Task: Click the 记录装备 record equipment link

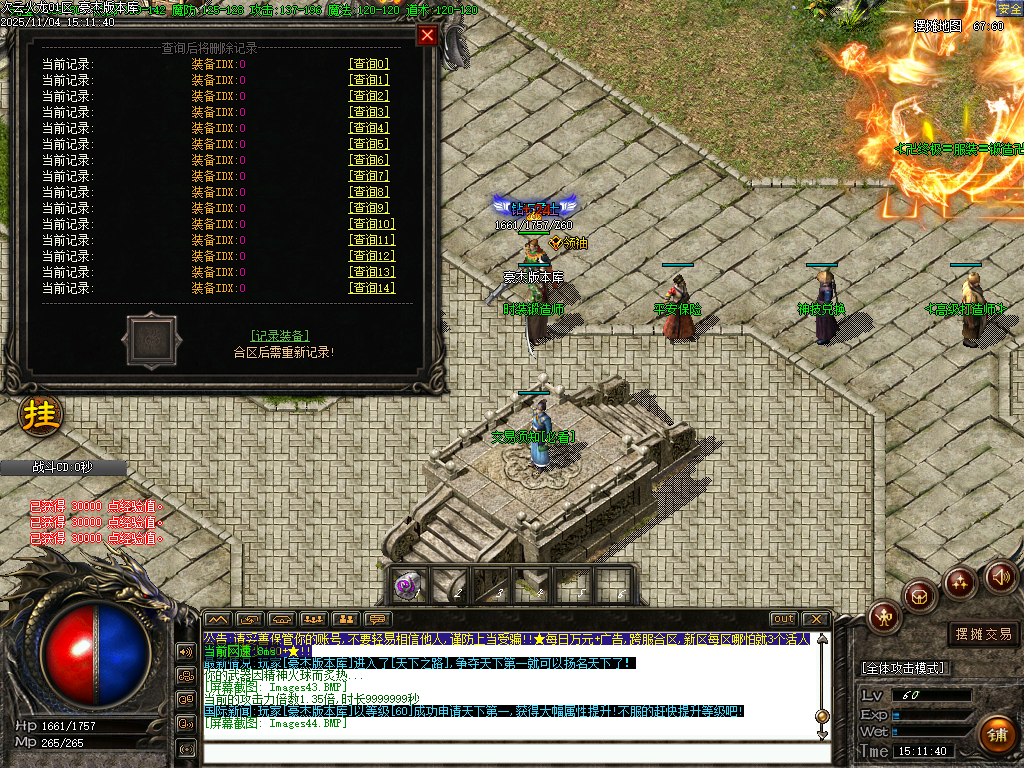Action: (280, 336)
